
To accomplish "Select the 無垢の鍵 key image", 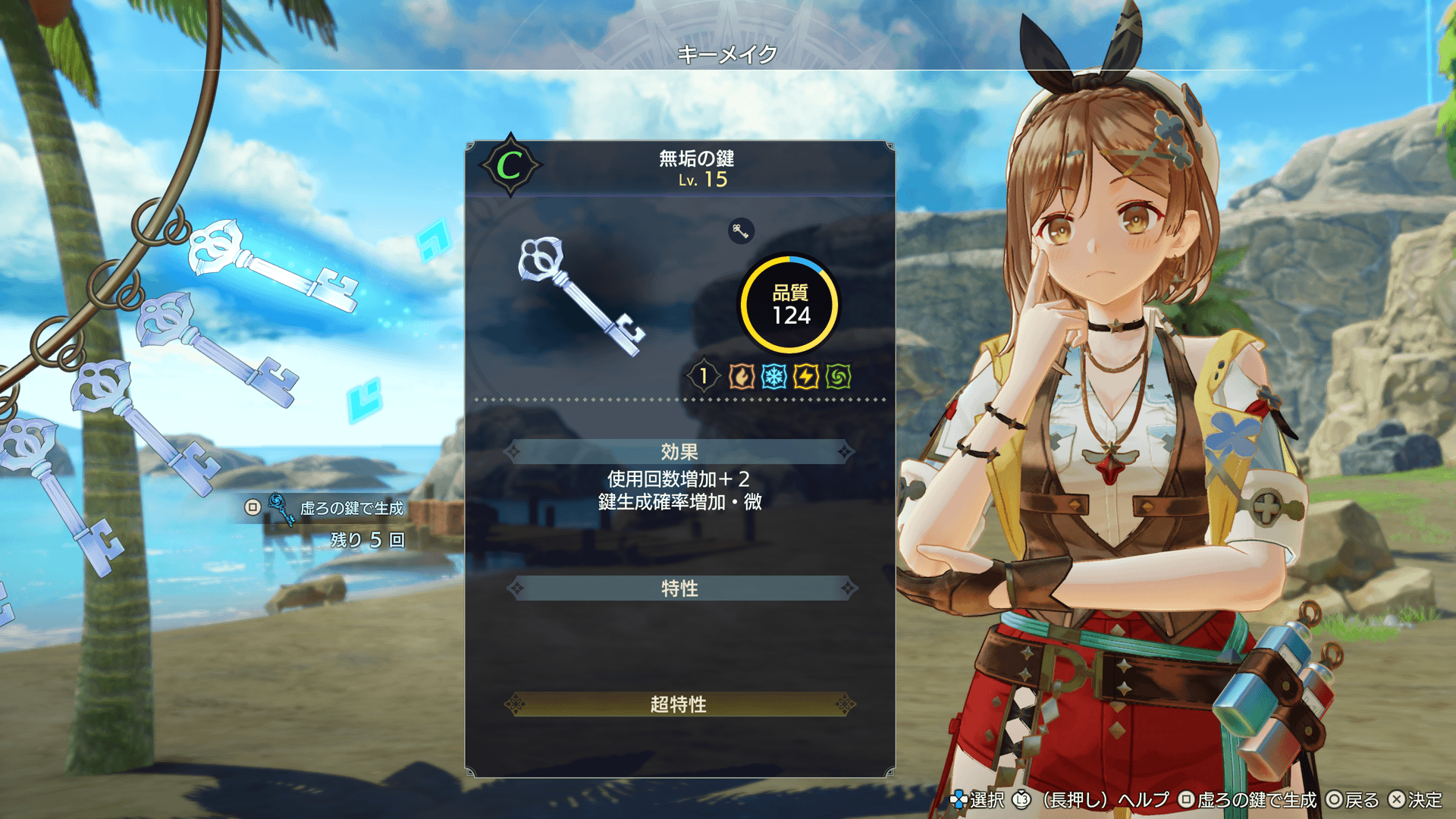I will pyautogui.click(x=580, y=296).
